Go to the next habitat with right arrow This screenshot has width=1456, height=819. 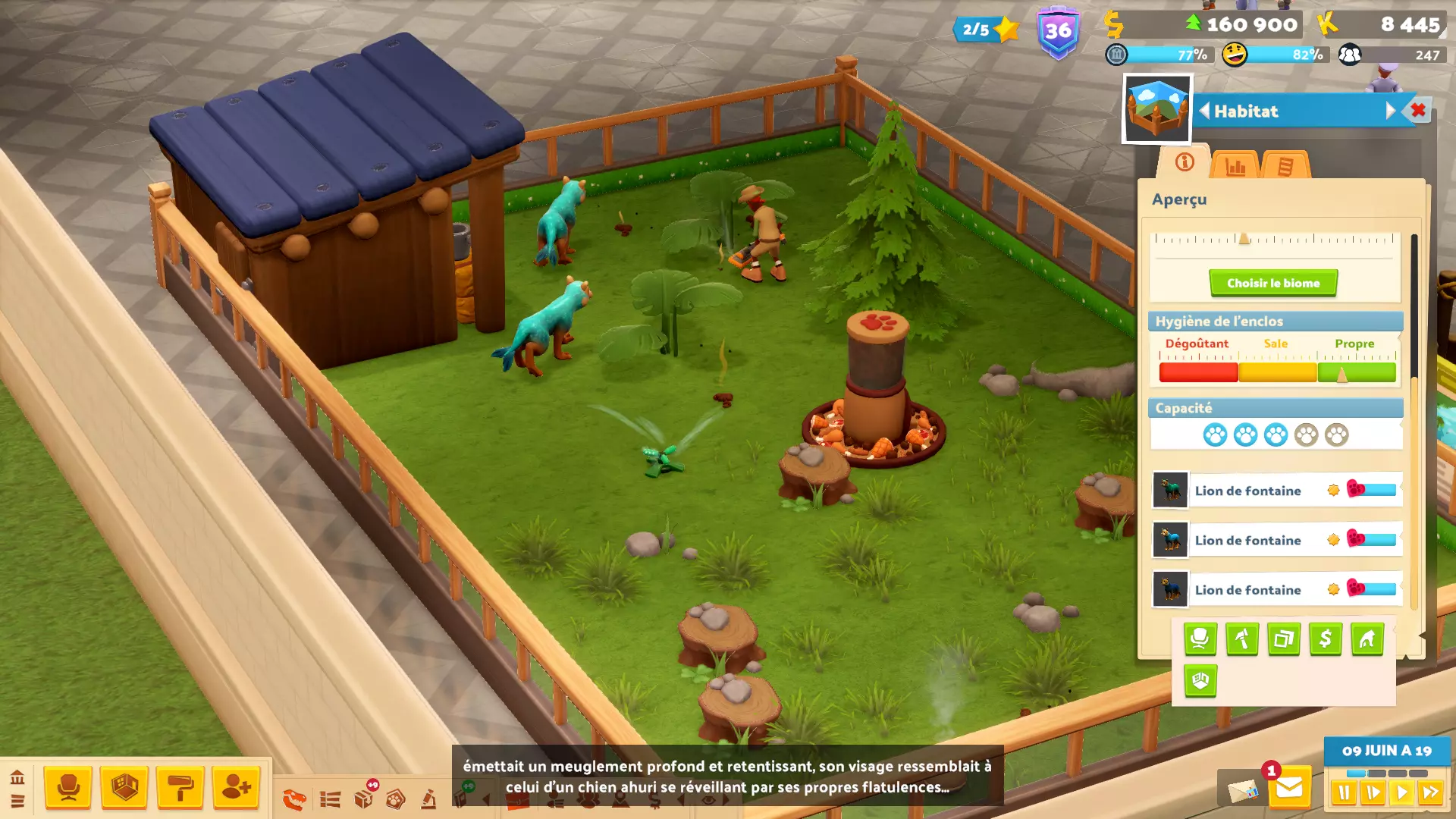point(1390,111)
